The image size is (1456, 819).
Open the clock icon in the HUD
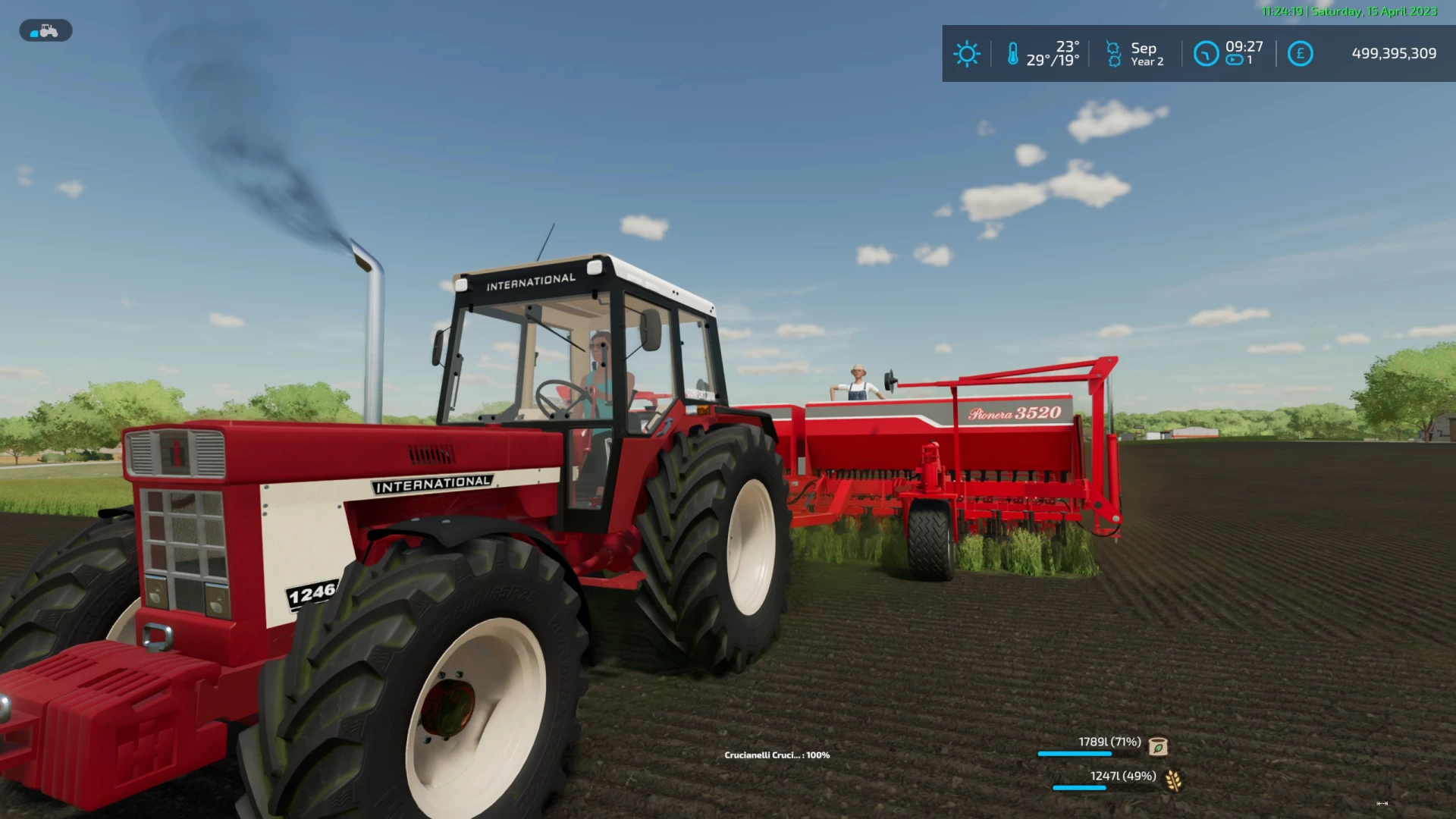point(1205,54)
